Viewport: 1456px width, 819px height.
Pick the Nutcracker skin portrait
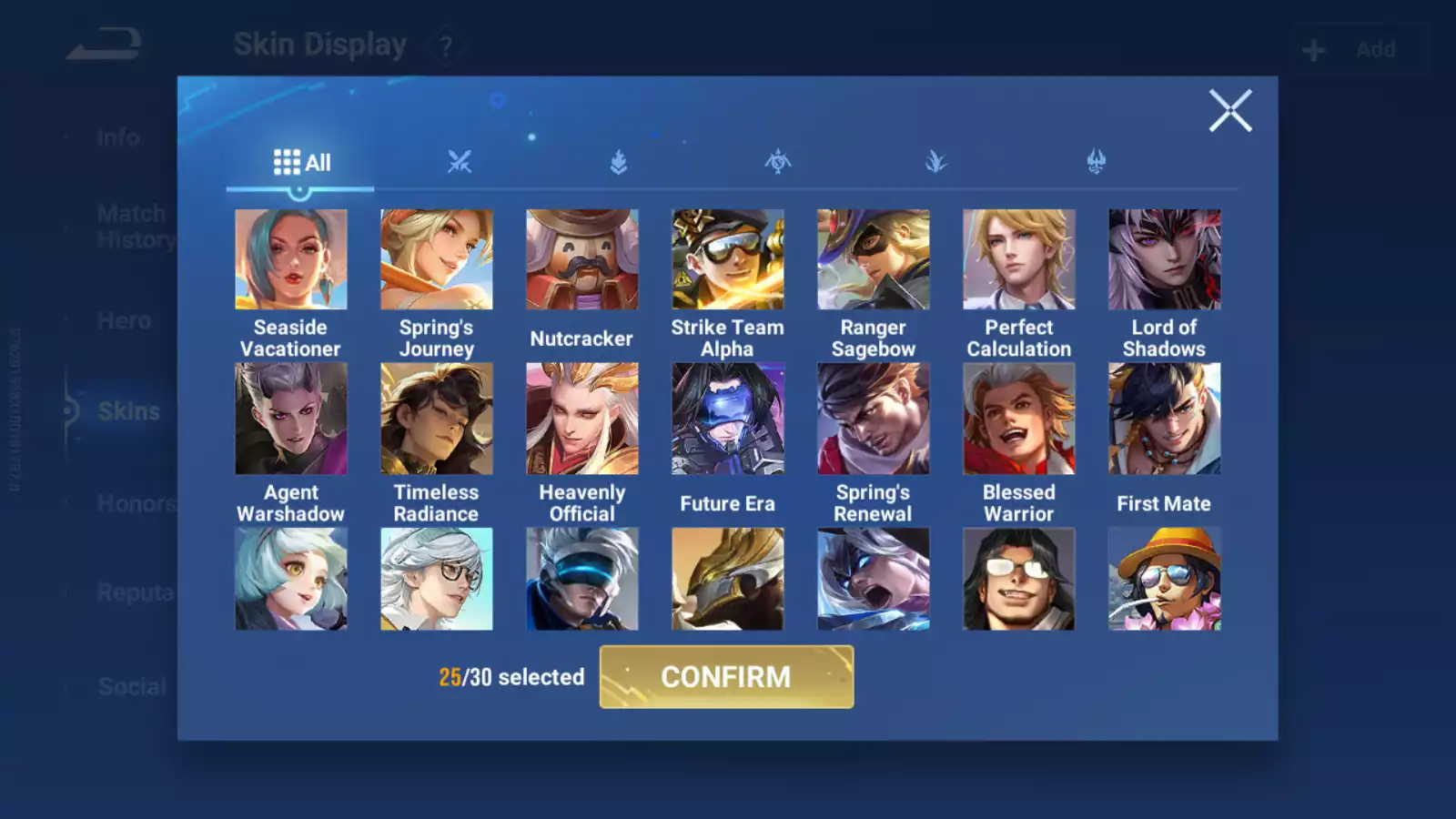tap(582, 260)
